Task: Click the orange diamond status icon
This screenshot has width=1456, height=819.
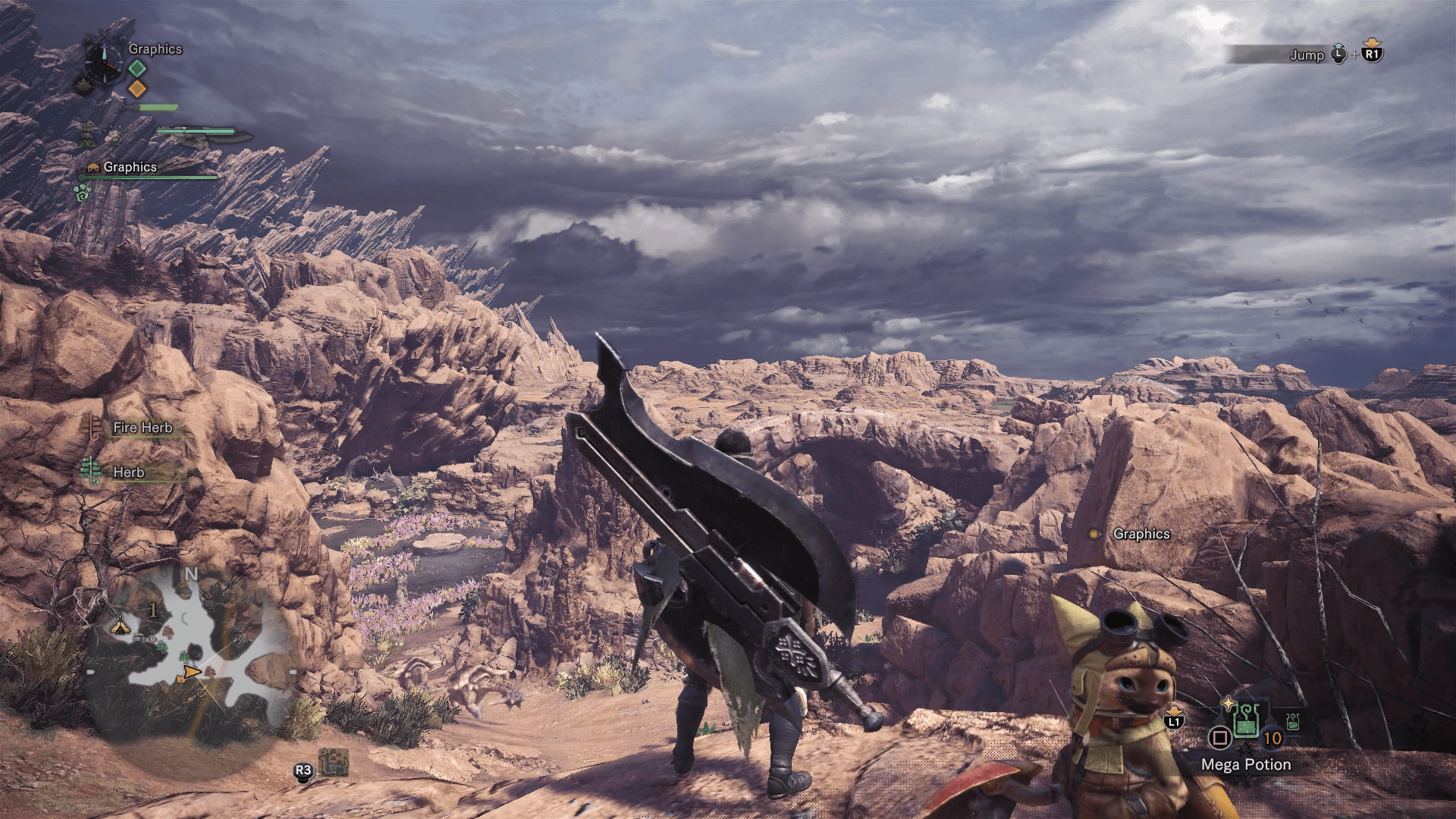Action: [x=136, y=89]
